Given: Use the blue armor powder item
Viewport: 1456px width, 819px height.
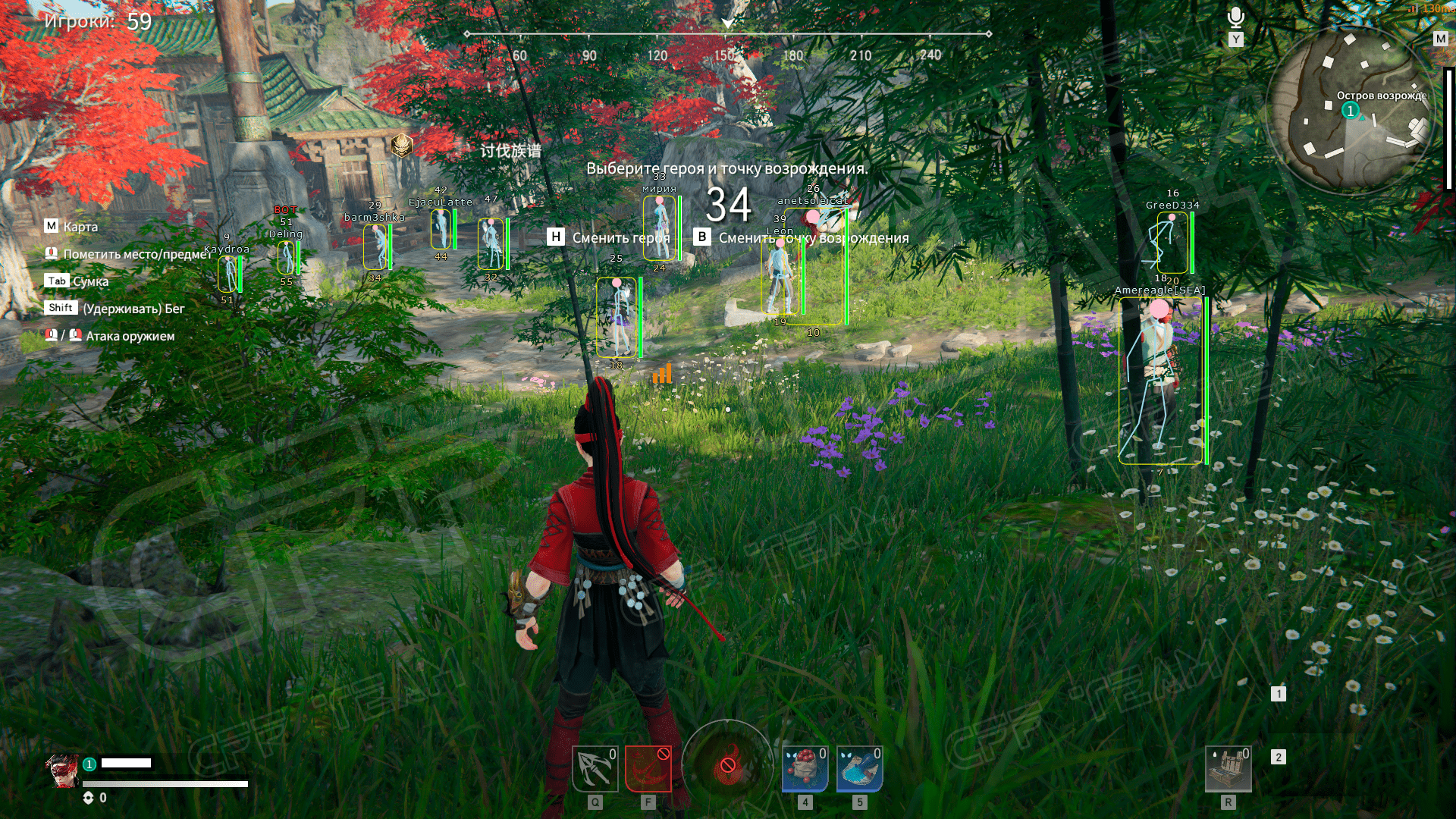Looking at the screenshot, I should click(859, 768).
